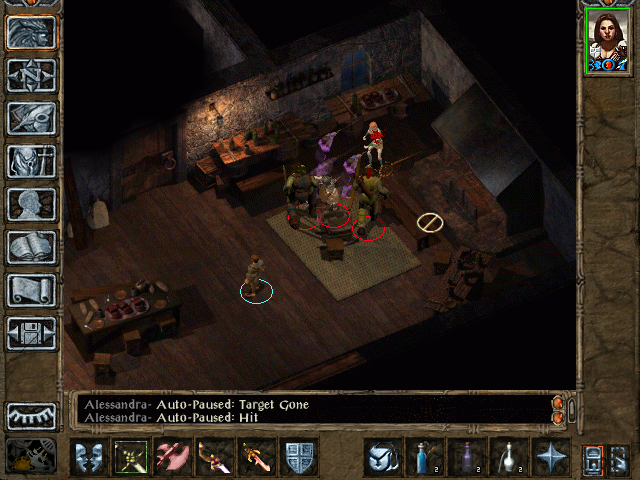
Task: Open special abilities with the star button
Action: click(550, 457)
